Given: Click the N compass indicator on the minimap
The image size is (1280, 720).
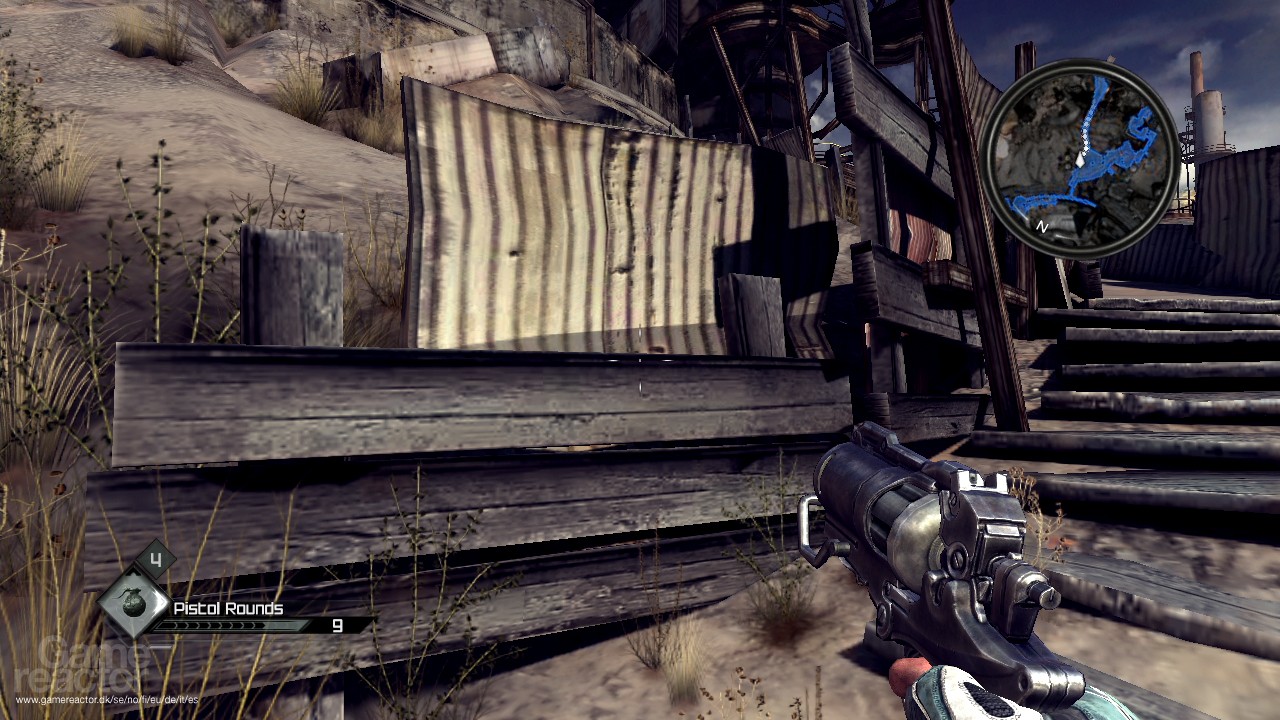Looking at the screenshot, I should pos(1042,225).
